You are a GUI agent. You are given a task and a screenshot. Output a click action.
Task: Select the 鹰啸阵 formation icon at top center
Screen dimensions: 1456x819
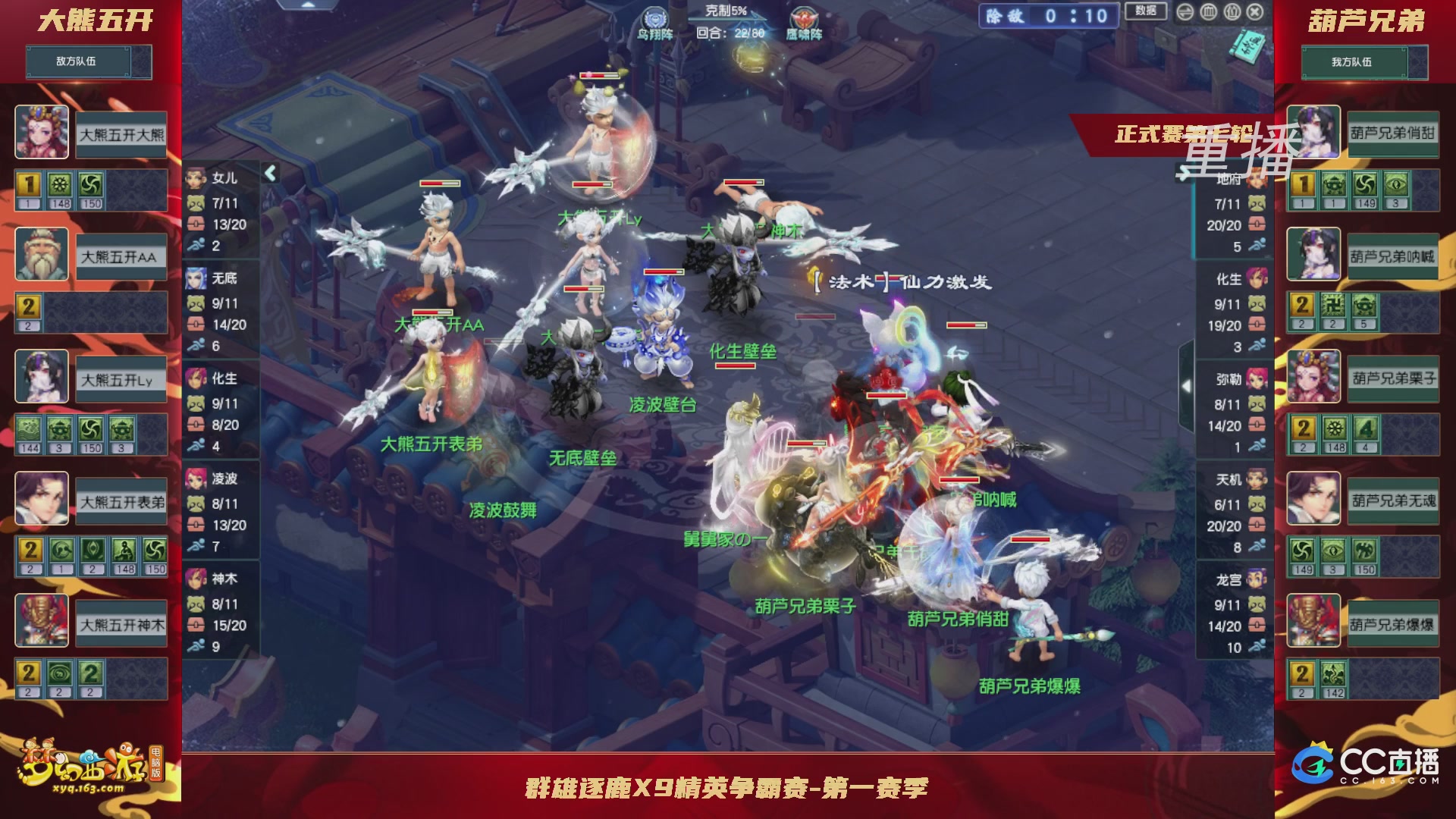coord(806,18)
